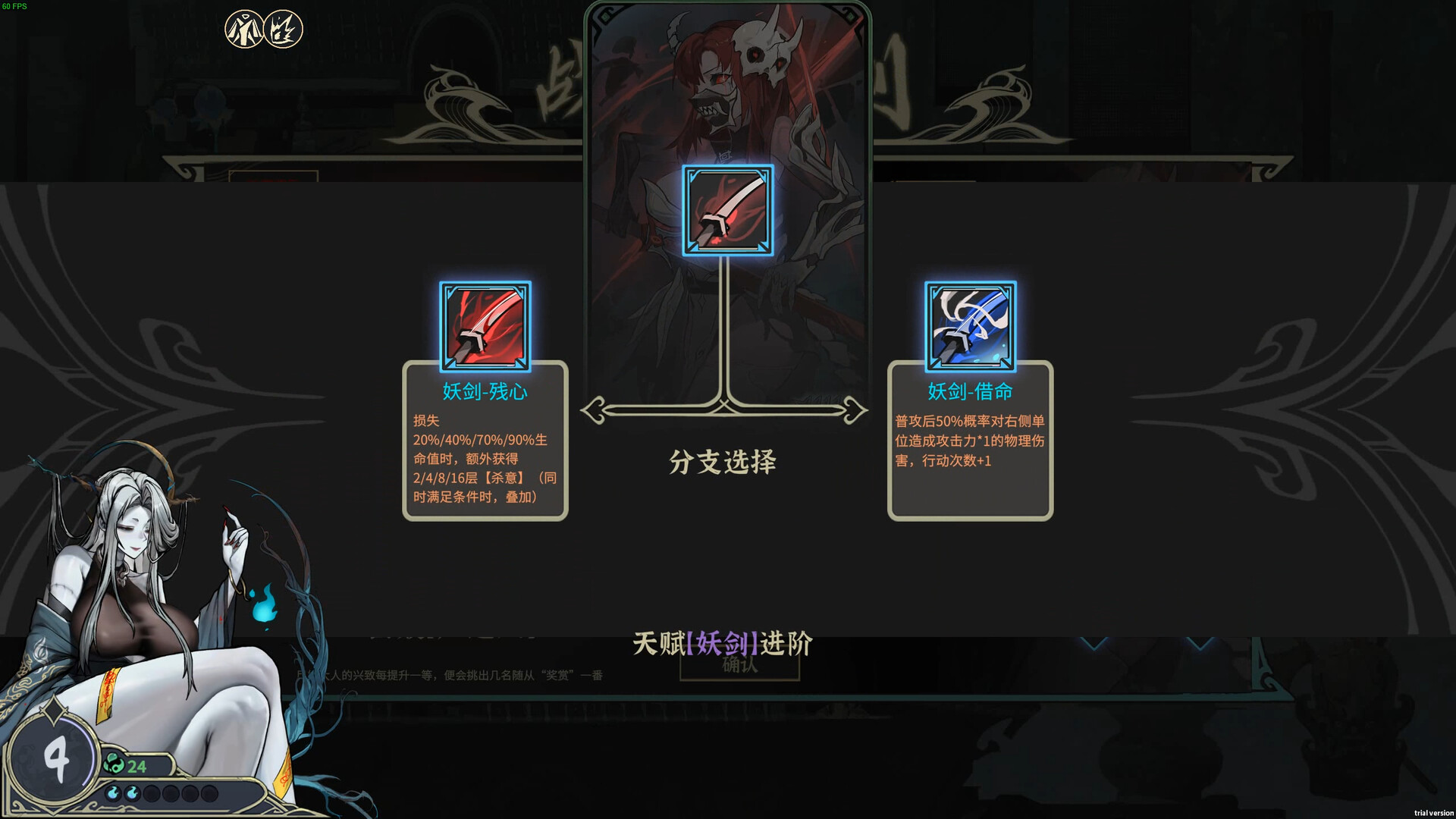Click an empty flame slot to expand favor track

tap(152, 793)
